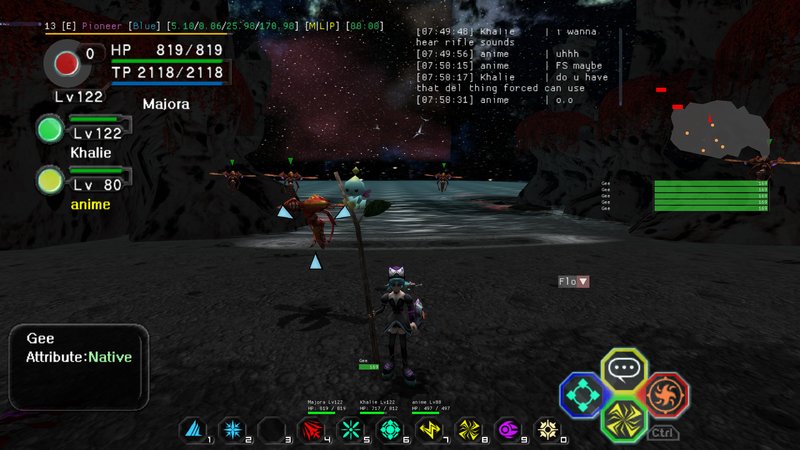Select the Gee target info panel
The image size is (800, 450).
(79, 353)
